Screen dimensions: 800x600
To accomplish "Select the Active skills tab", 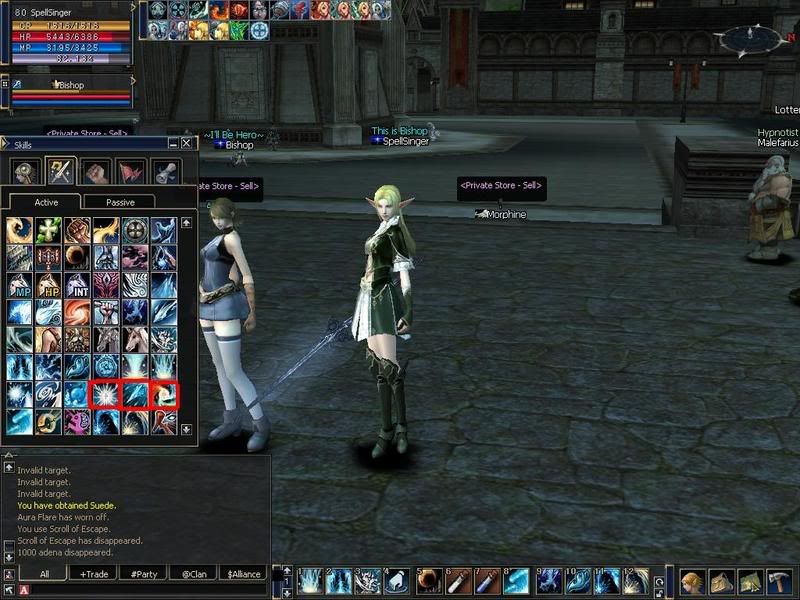I will coord(47,202).
